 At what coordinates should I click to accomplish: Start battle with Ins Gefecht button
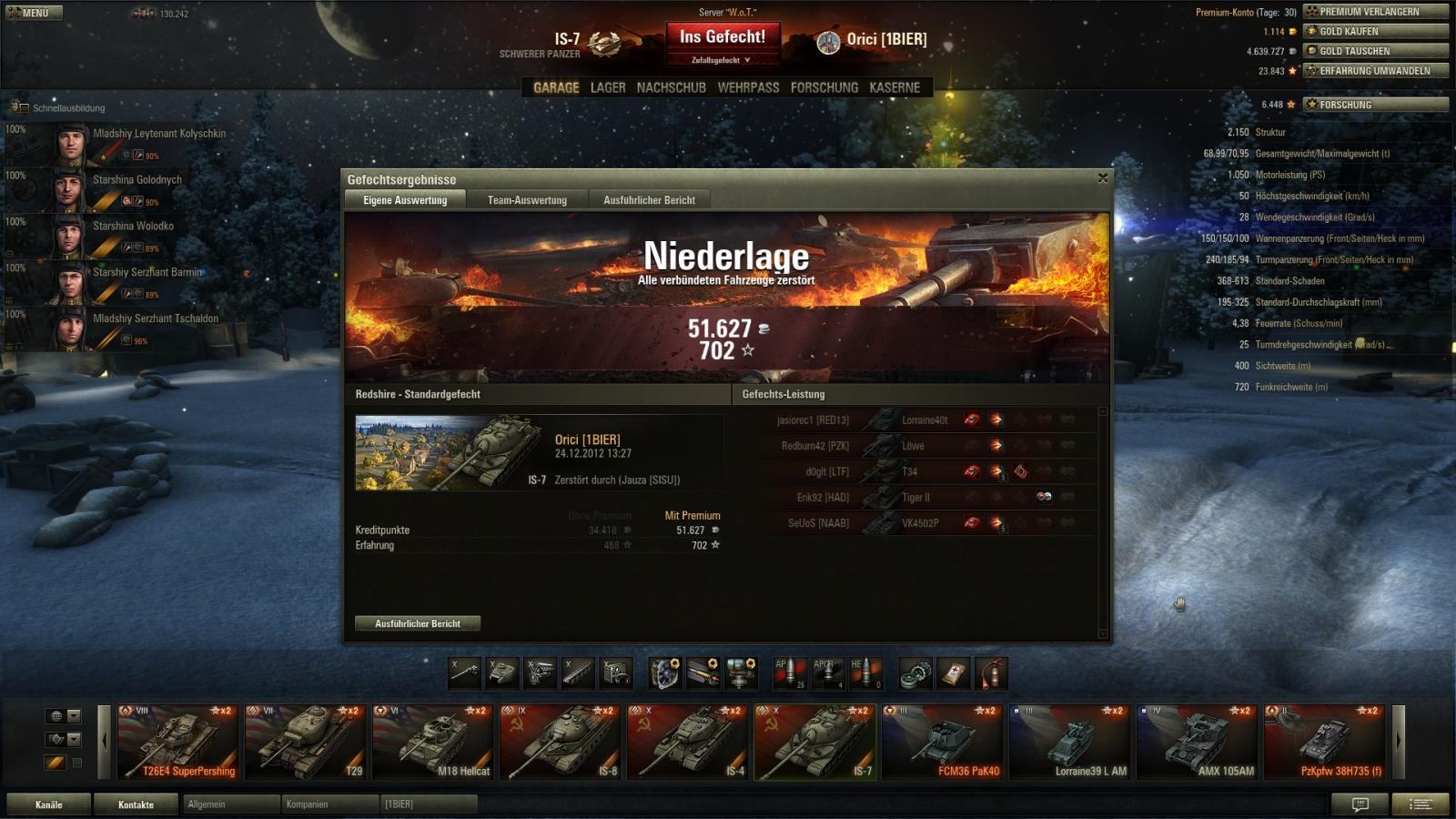pos(723,37)
